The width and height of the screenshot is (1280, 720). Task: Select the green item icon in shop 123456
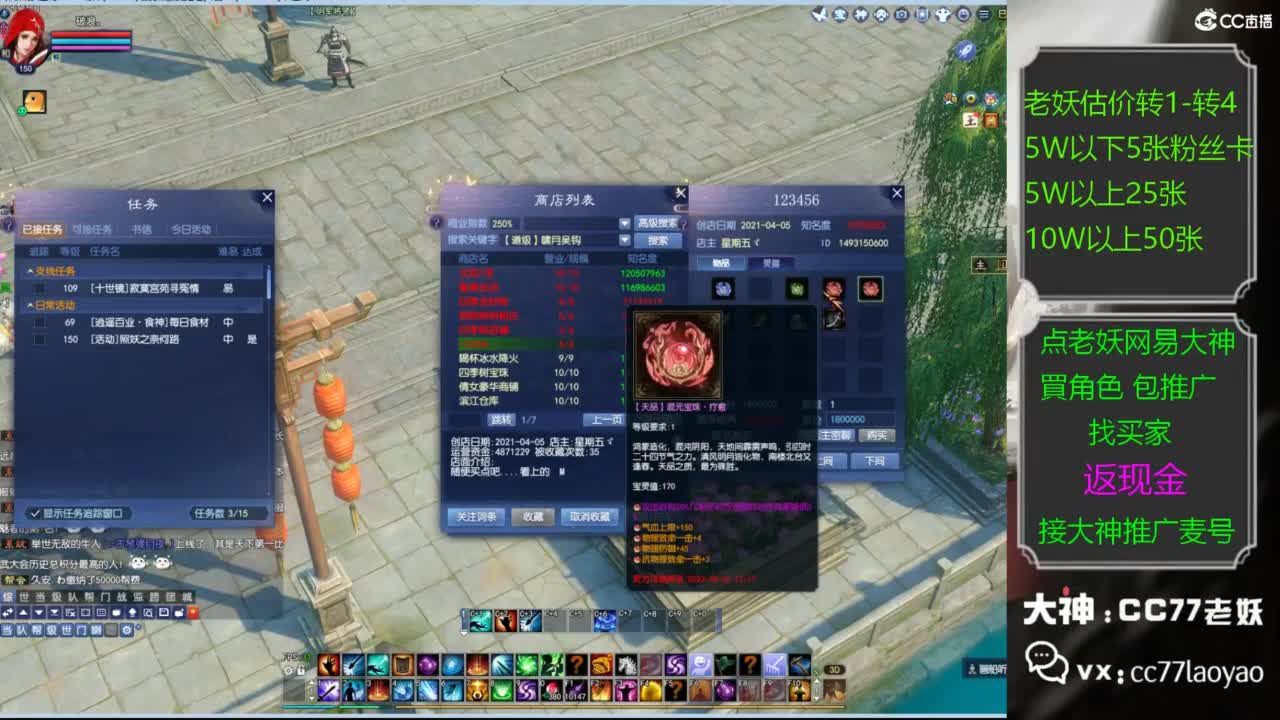click(x=797, y=288)
